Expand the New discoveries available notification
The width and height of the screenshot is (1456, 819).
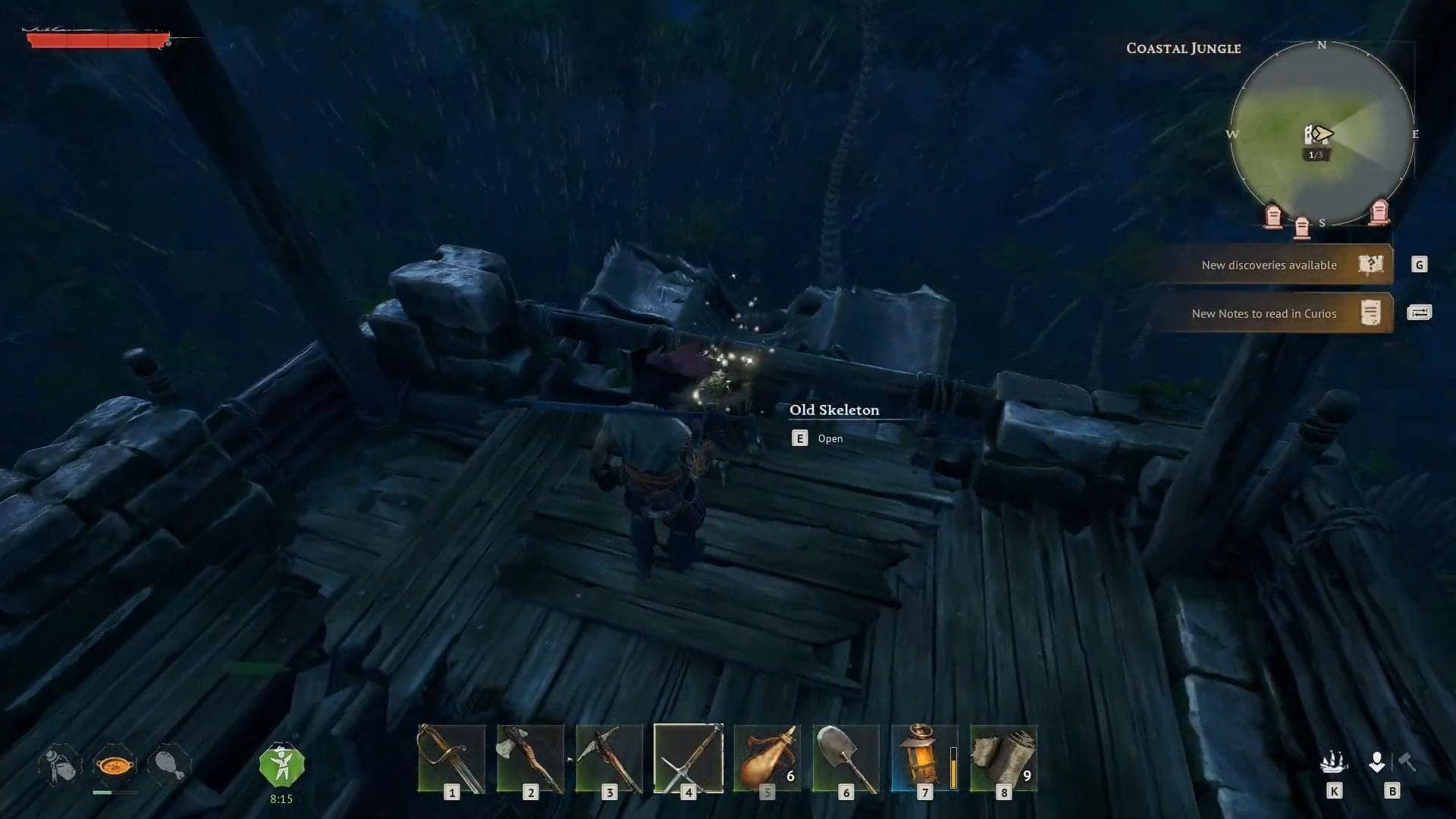click(1270, 265)
